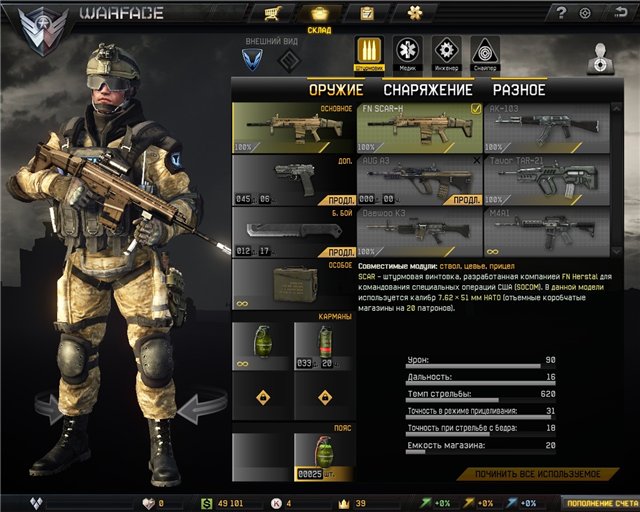The height and width of the screenshot is (512, 640).
Task: Open the help question mark
Action: 561,13
